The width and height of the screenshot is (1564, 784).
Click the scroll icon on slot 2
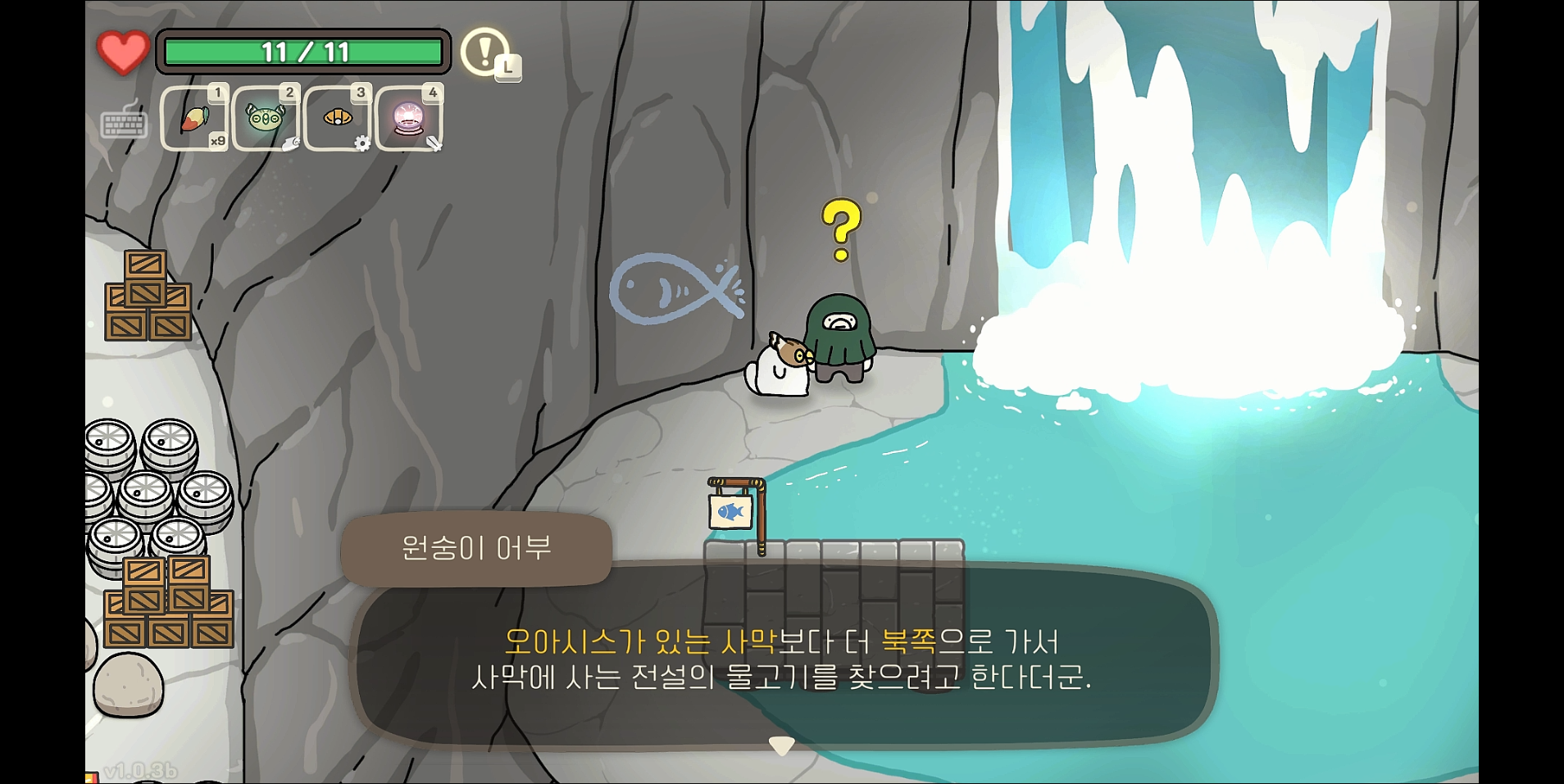click(x=292, y=144)
